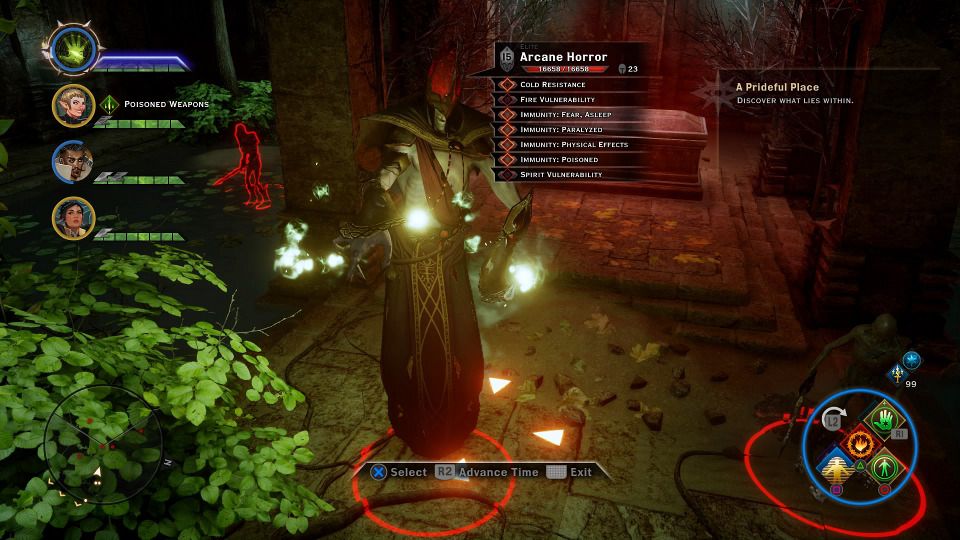The height and width of the screenshot is (540, 960).
Task: Open the circular minimap
Action: point(93,445)
